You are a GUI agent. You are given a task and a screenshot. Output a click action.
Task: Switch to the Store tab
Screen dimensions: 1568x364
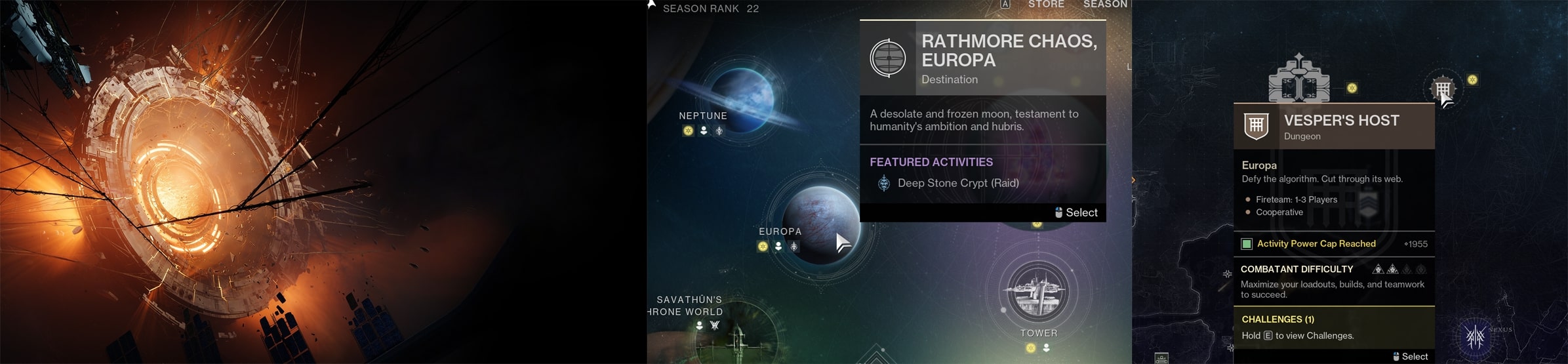[1046, 5]
